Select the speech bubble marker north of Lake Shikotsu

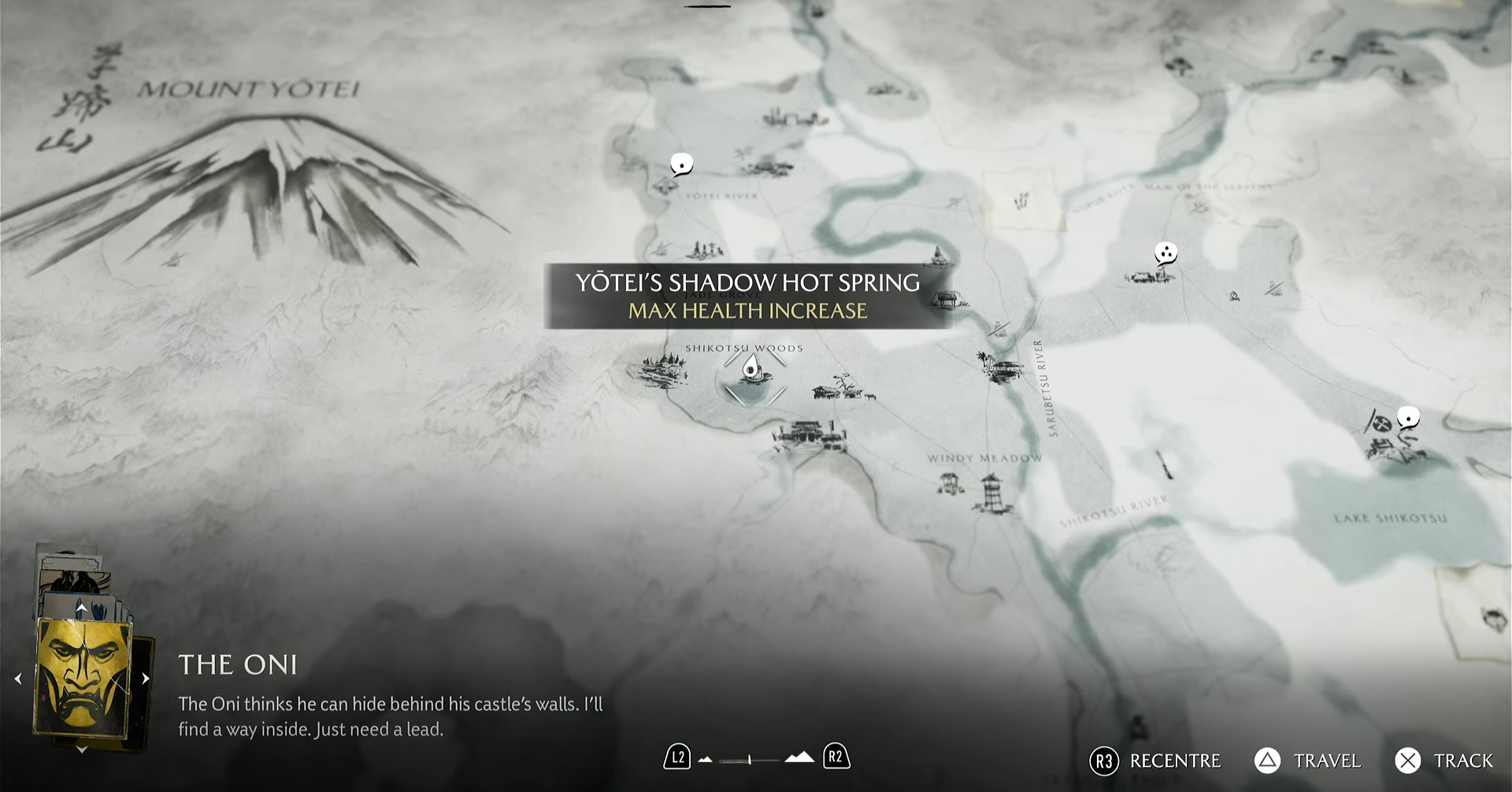[x=1408, y=417]
